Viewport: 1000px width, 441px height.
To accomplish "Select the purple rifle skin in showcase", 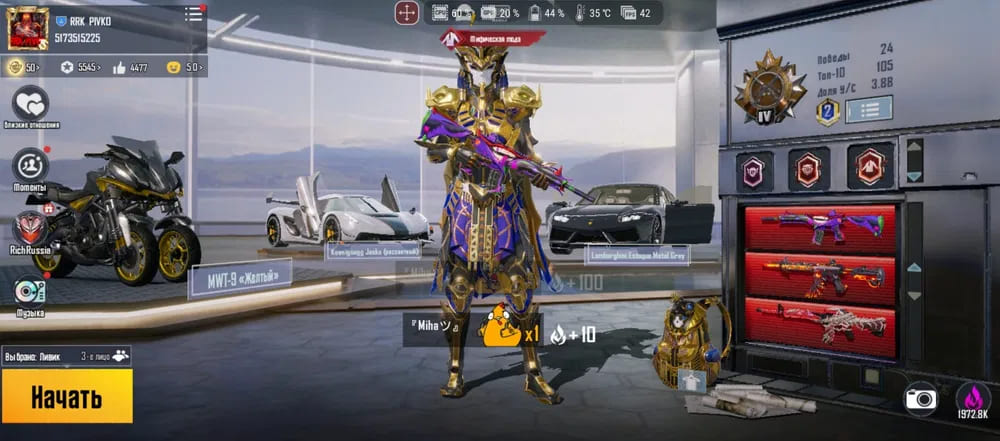I will 820,226.
